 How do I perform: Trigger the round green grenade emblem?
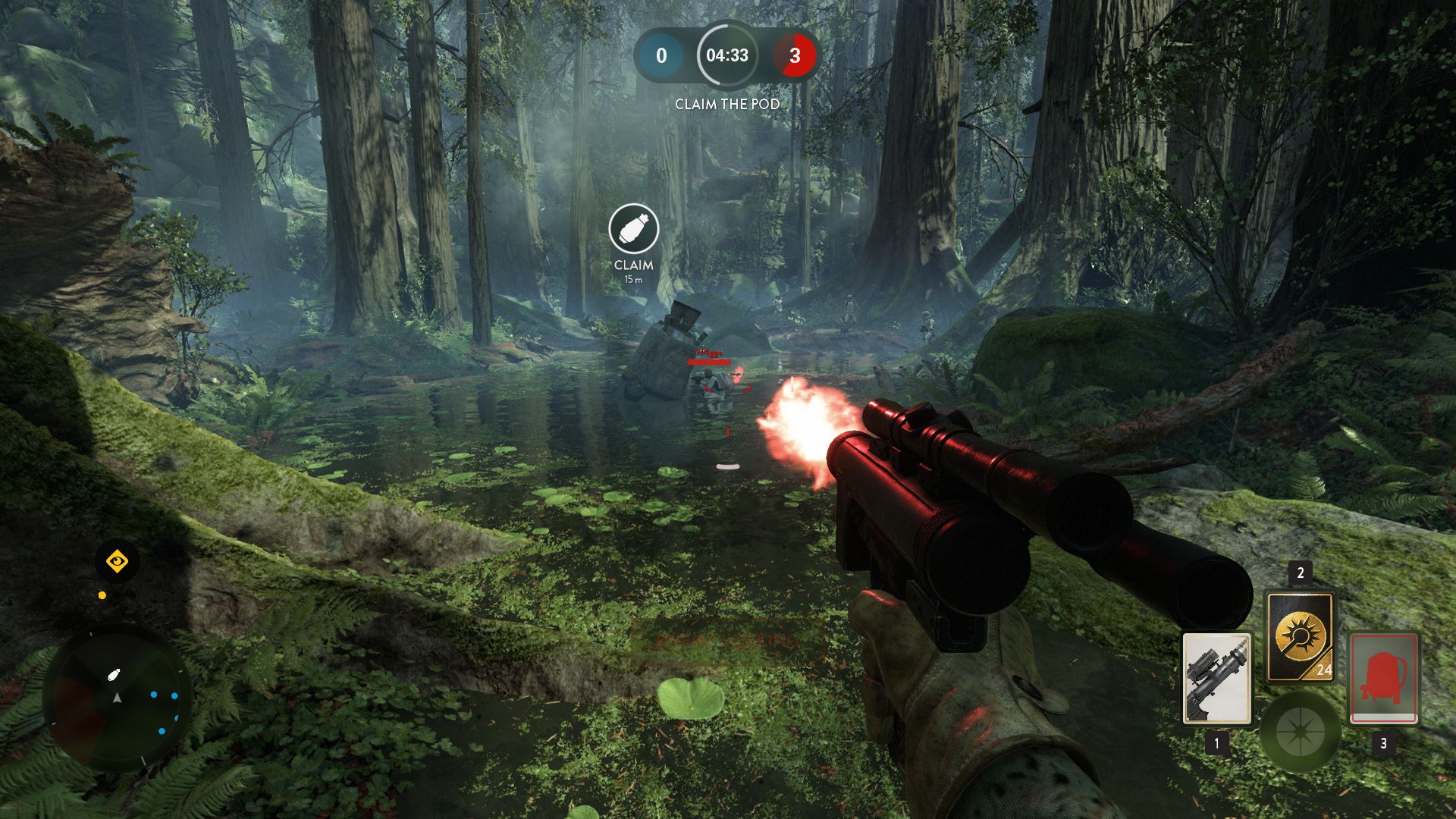[x=1300, y=732]
